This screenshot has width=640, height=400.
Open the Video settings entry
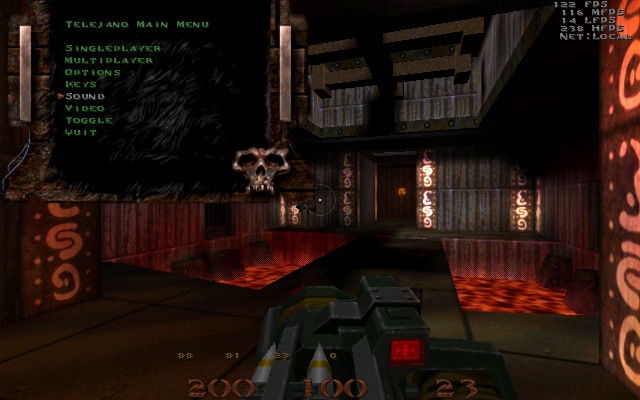tap(84, 108)
